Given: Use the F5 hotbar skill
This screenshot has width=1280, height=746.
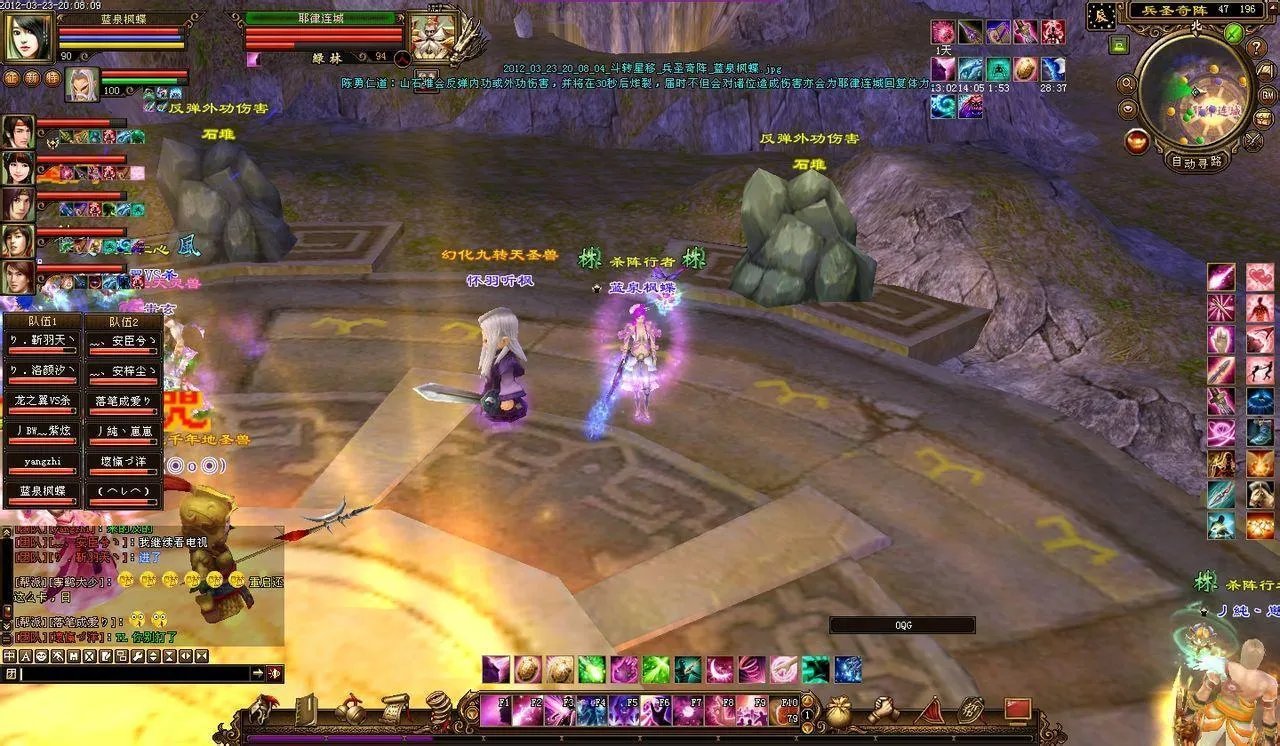Looking at the screenshot, I should (x=623, y=710).
